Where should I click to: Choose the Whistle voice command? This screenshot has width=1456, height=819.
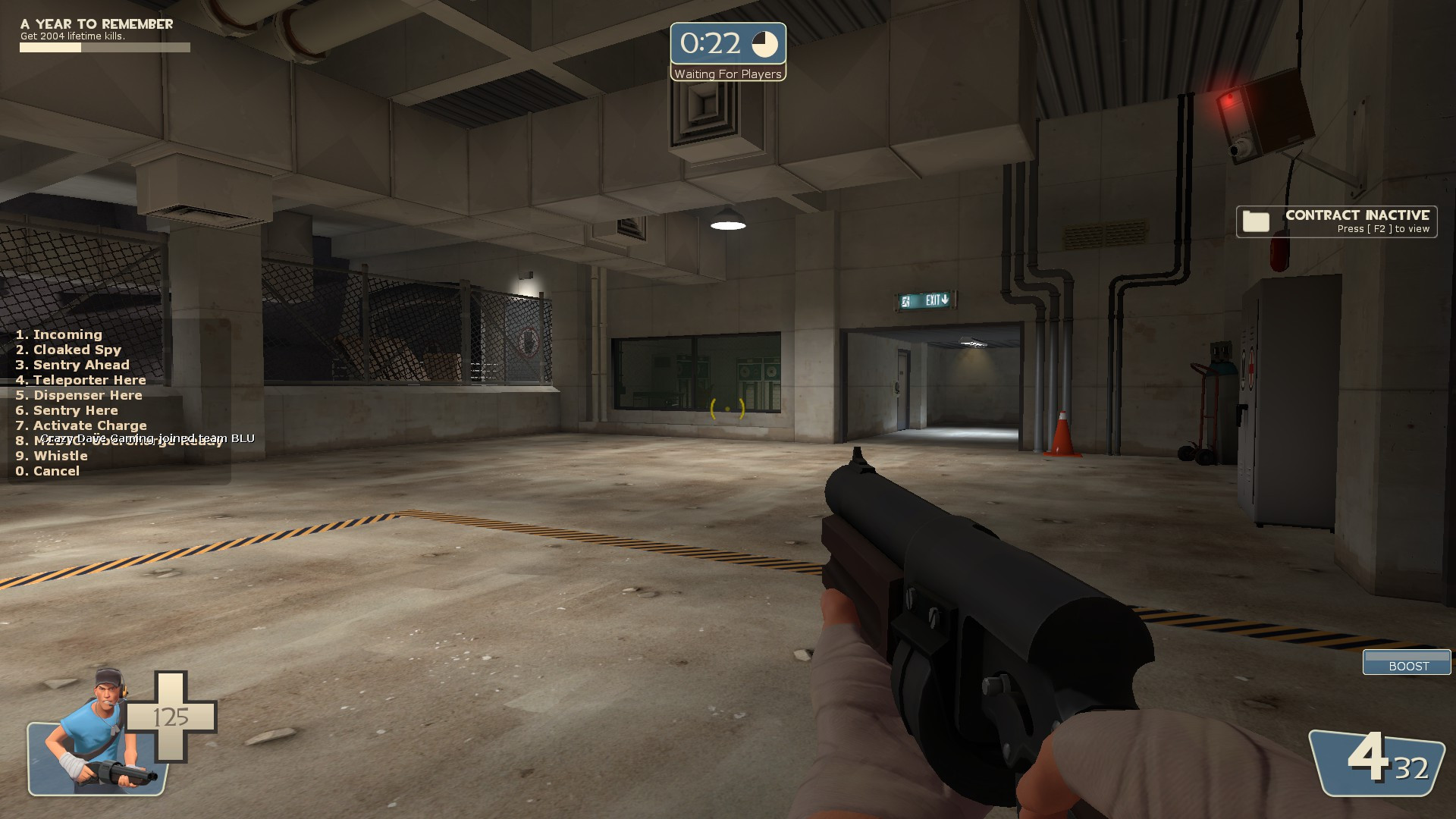[51, 456]
